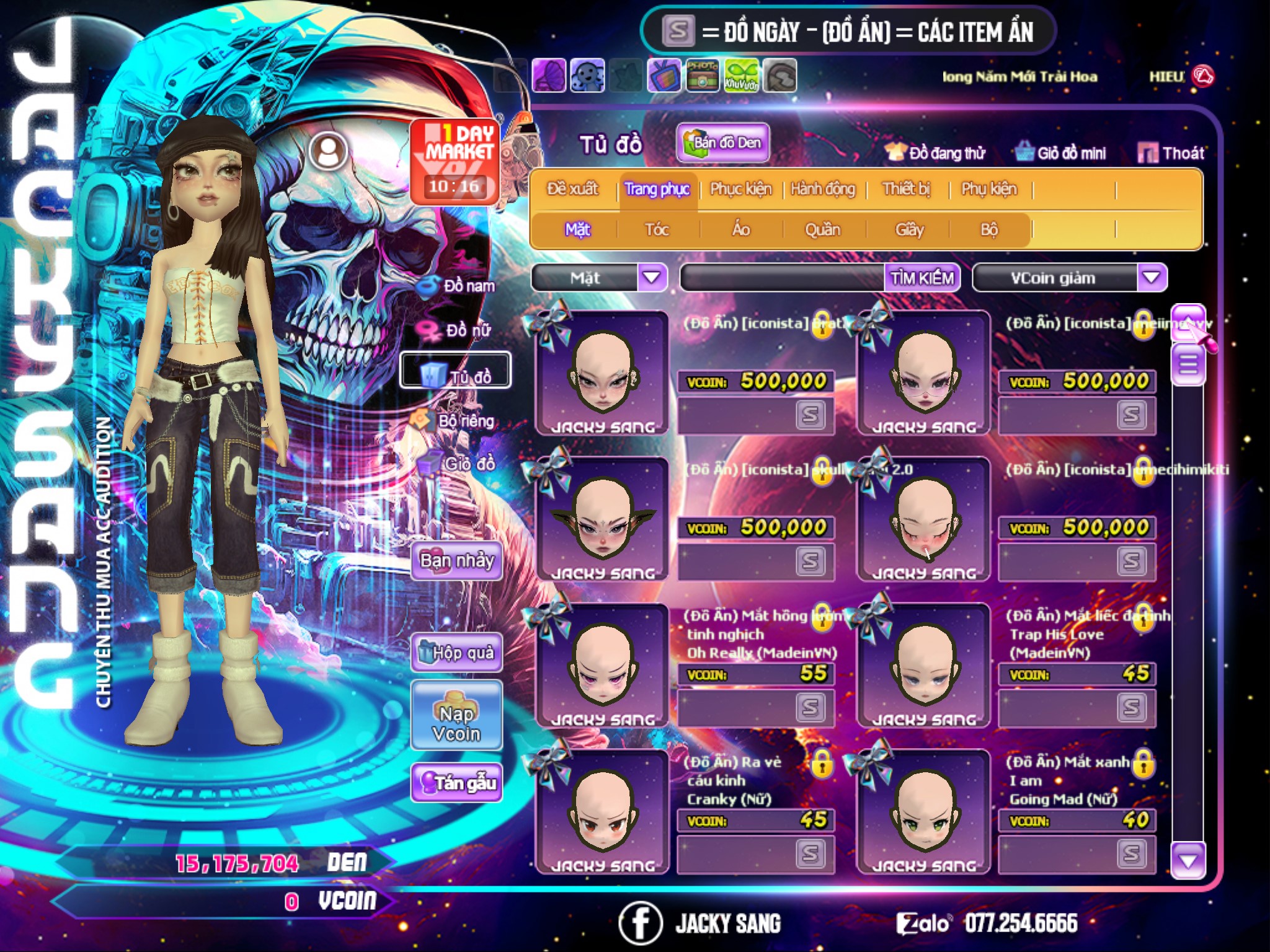Open Giỏ đồ mini cart
Image resolution: width=1270 pixels, height=952 pixels.
coord(1061,153)
